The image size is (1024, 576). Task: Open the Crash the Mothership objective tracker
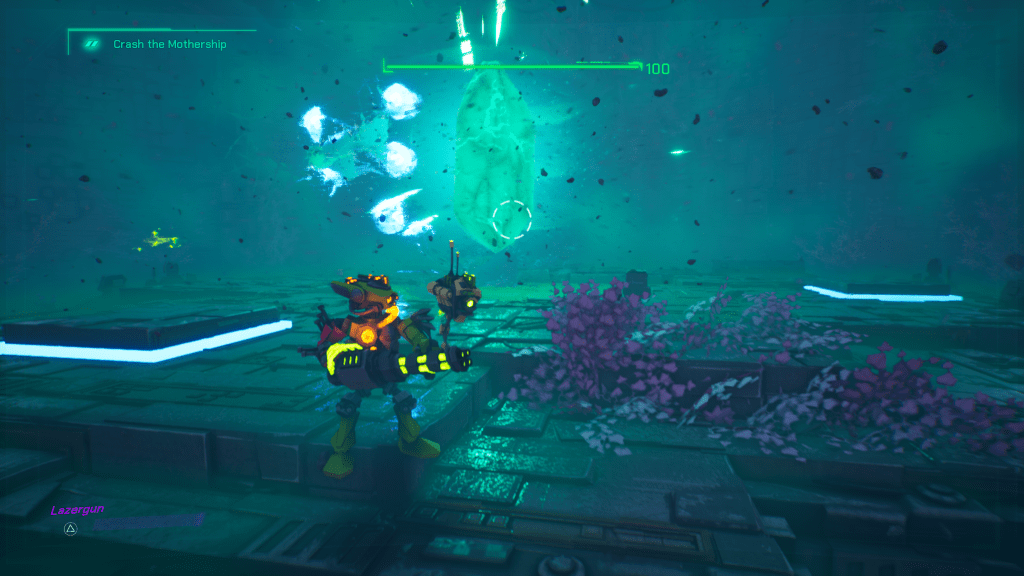(x=169, y=44)
